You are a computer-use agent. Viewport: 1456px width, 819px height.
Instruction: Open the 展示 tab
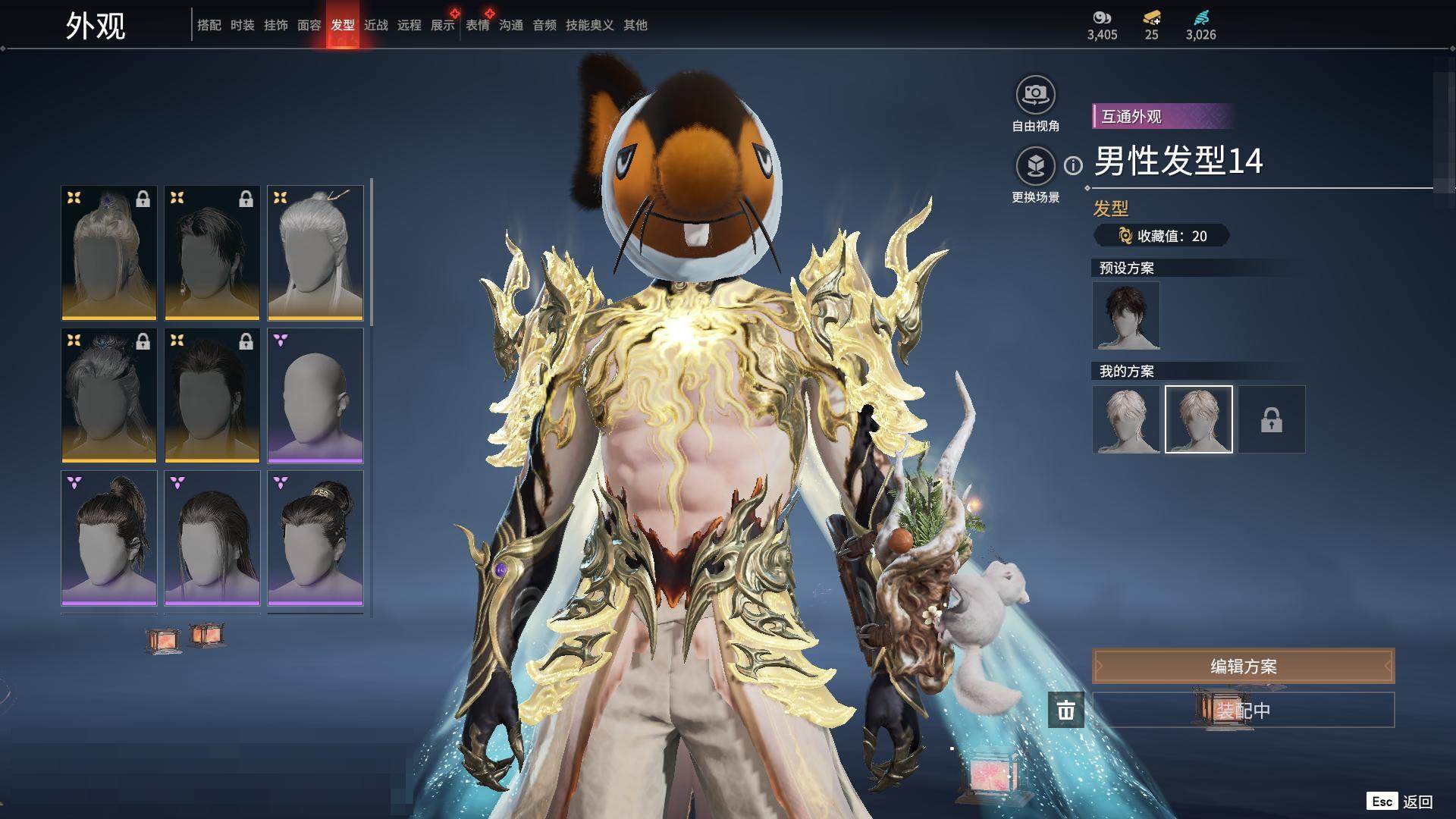coord(443,25)
